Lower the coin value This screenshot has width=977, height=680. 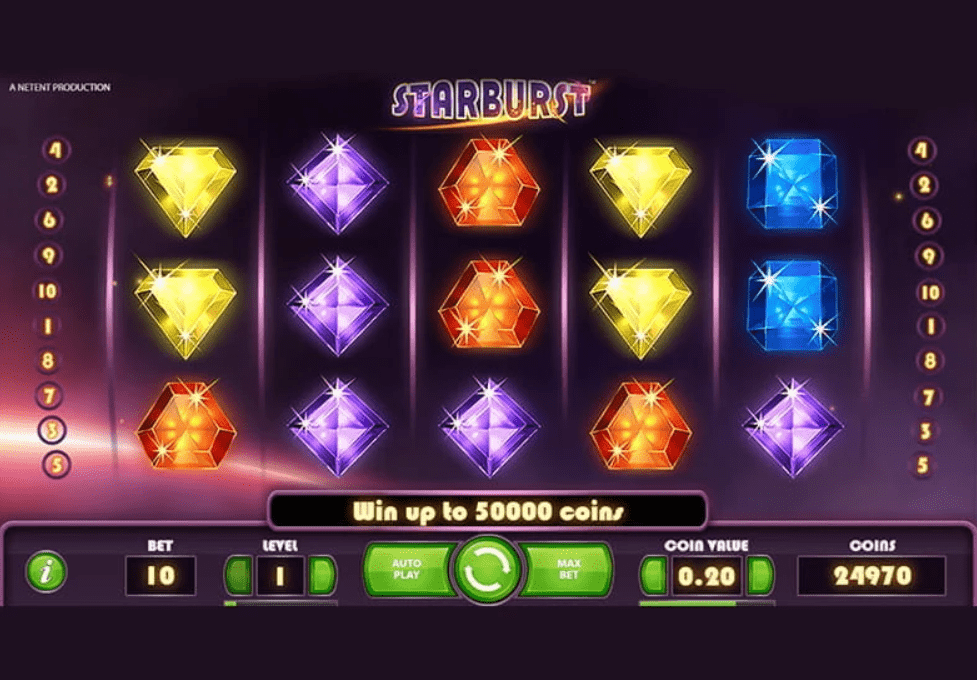click(654, 576)
